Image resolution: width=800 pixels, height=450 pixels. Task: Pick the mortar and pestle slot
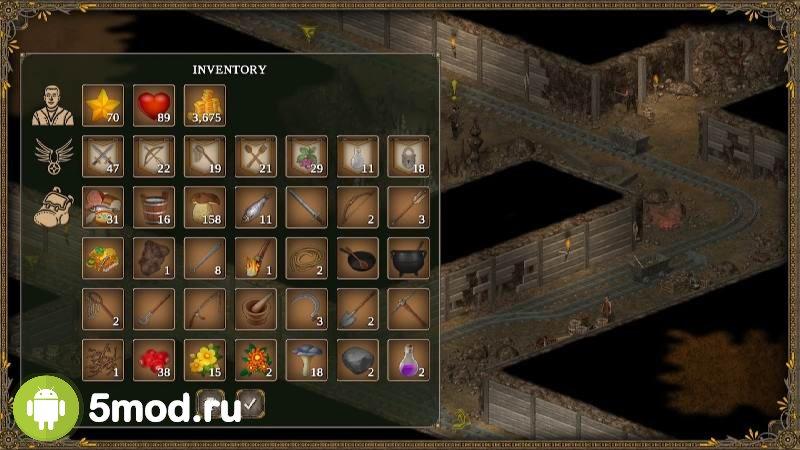pyautogui.click(x=255, y=309)
